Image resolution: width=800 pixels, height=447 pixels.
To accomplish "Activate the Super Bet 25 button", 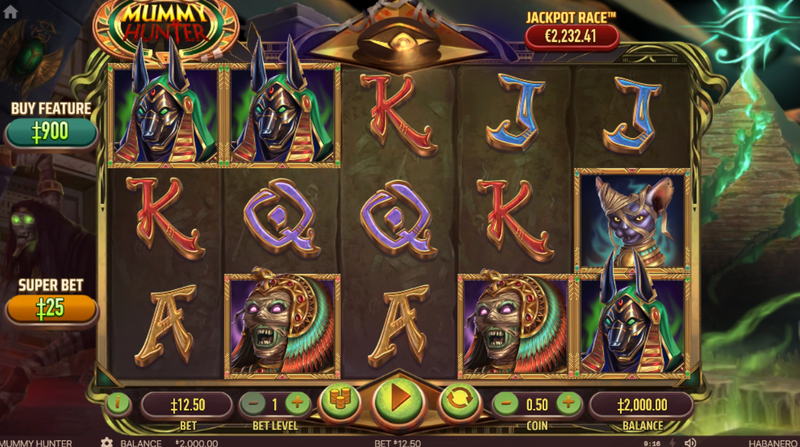I will [52, 308].
